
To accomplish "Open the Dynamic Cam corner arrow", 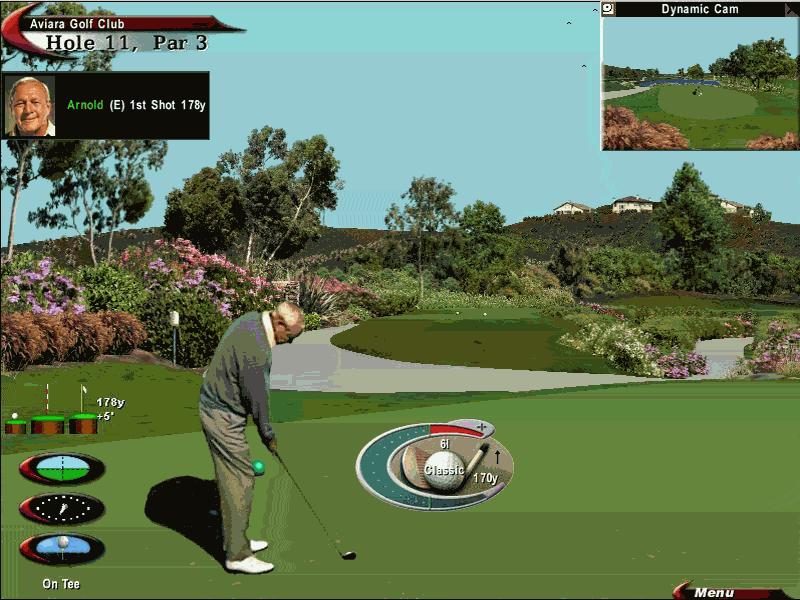I will (x=790, y=9).
